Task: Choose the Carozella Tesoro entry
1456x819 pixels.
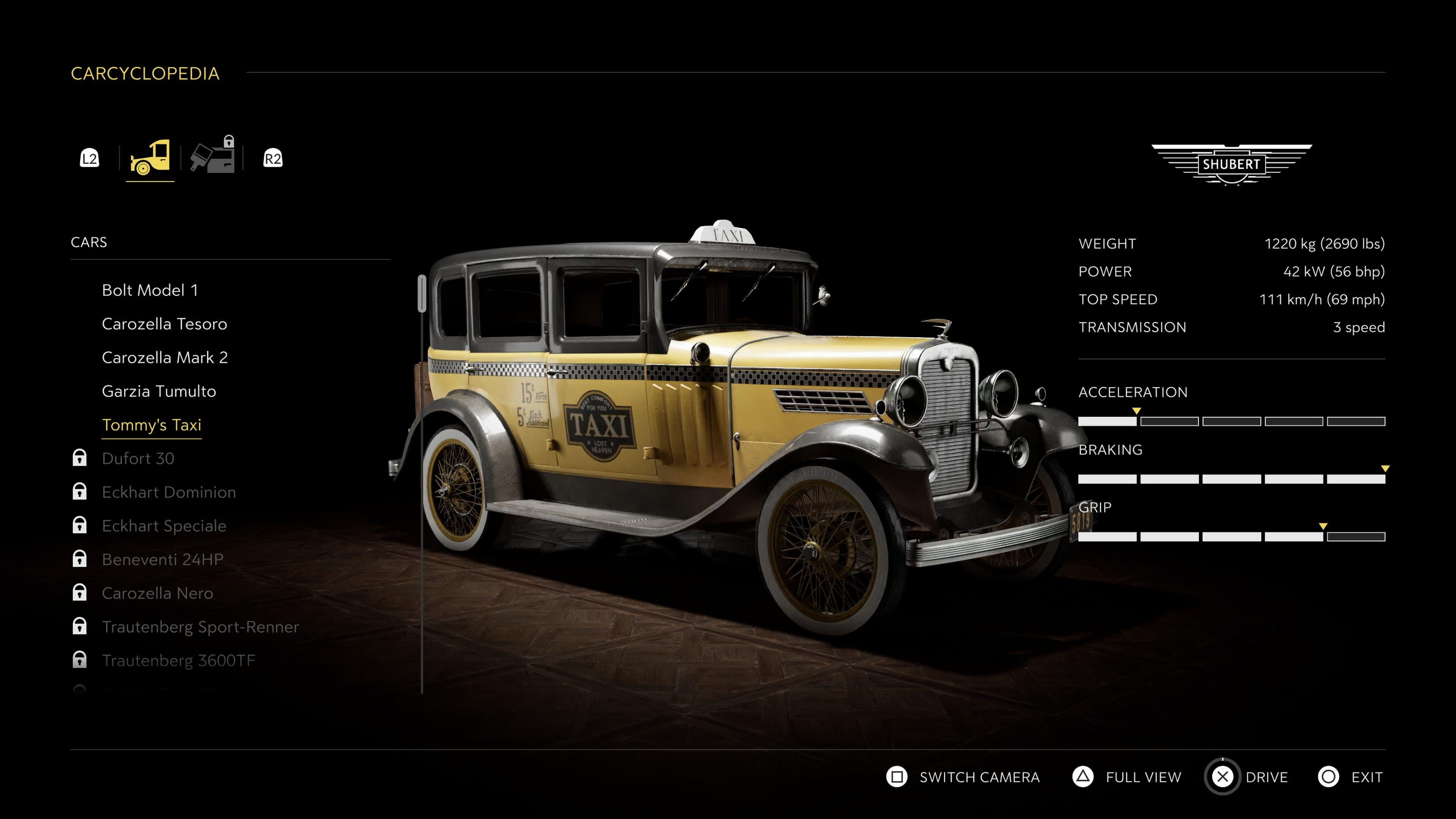Action: point(165,324)
